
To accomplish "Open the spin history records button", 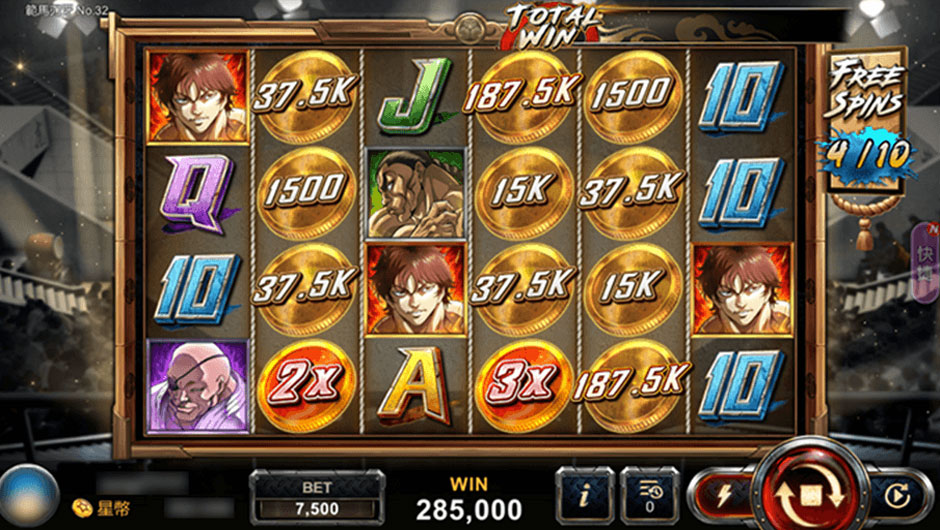I will click(650, 494).
